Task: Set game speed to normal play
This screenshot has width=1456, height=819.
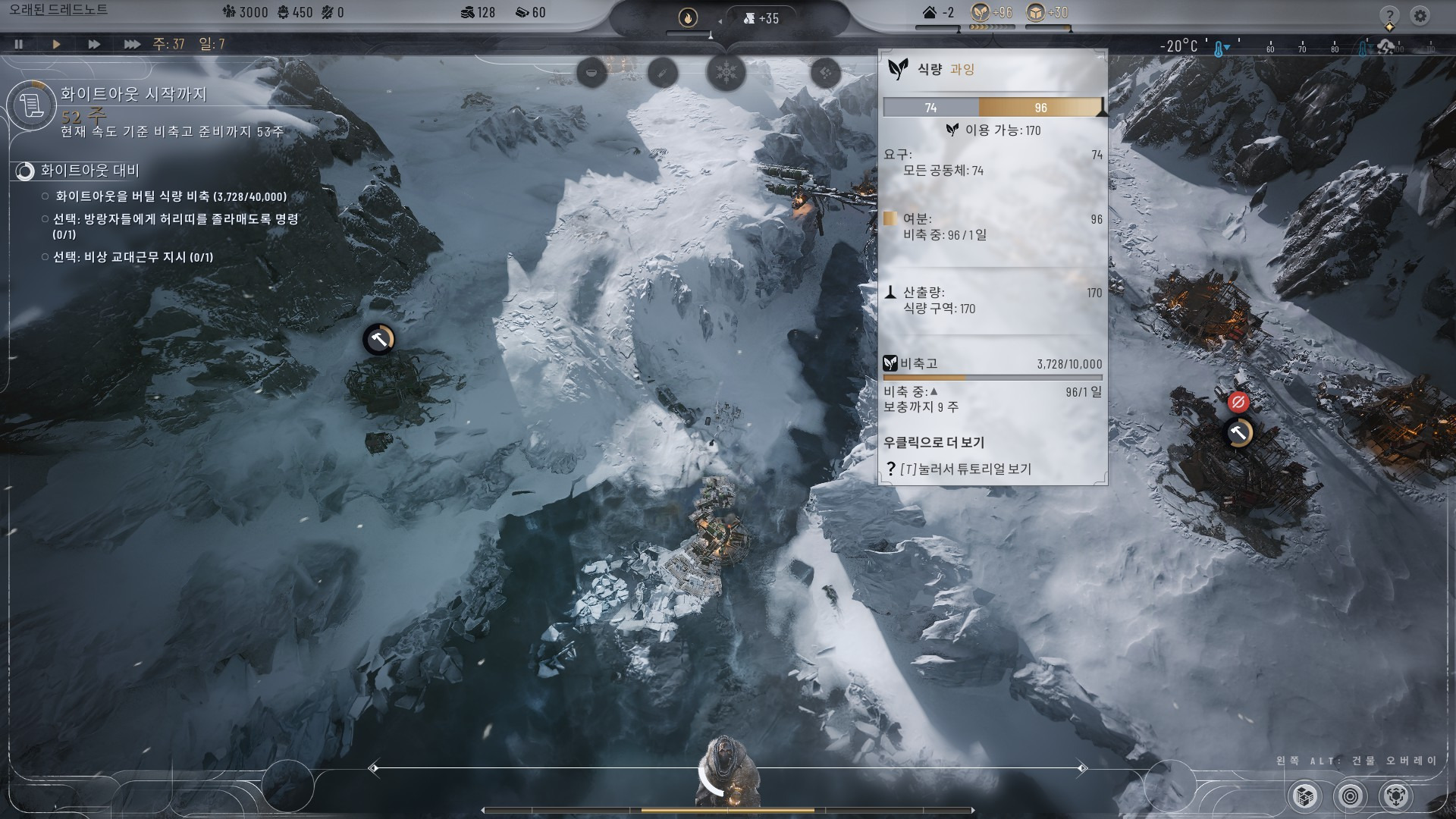Action: 56,44
